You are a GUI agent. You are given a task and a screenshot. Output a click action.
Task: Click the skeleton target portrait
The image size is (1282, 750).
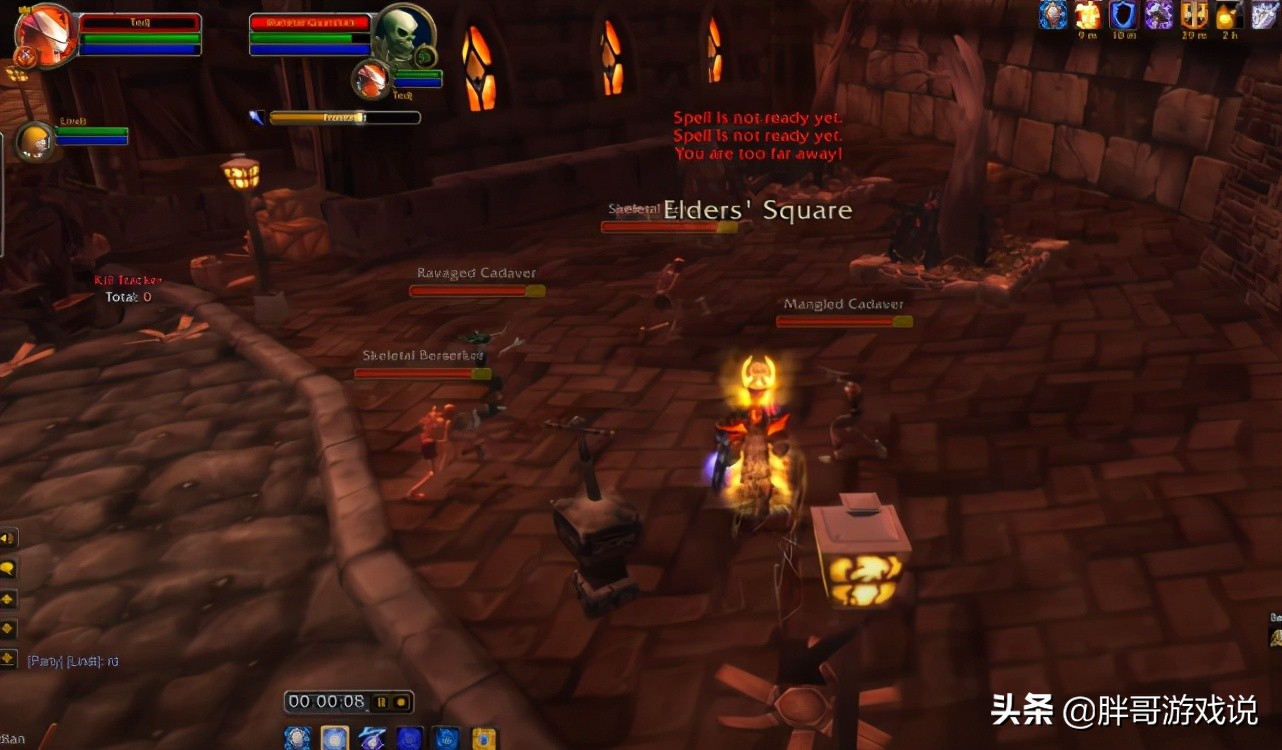pyautogui.click(x=402, y=35)
